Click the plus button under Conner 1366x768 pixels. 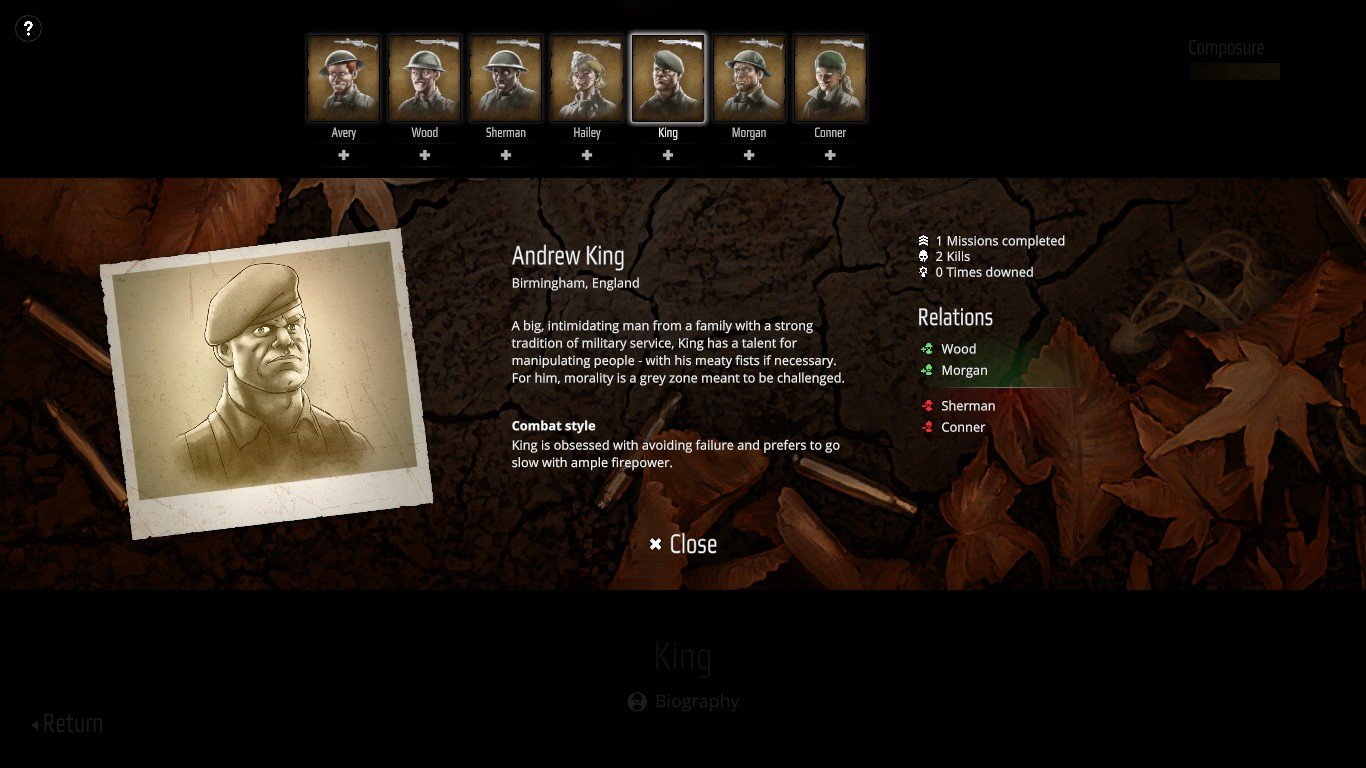(830, 155)
